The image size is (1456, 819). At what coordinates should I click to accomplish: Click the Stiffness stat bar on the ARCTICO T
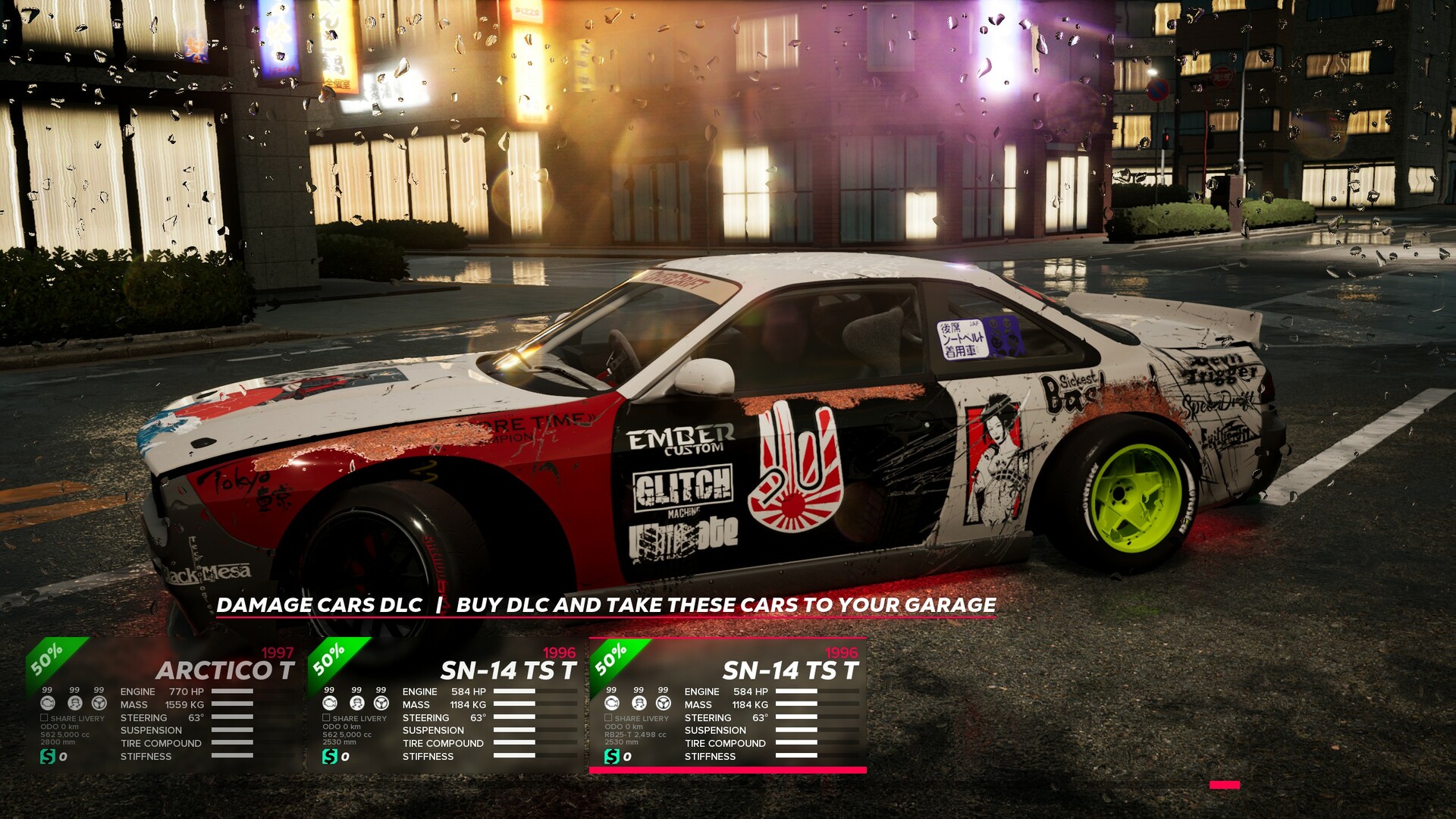click(231, 756)
